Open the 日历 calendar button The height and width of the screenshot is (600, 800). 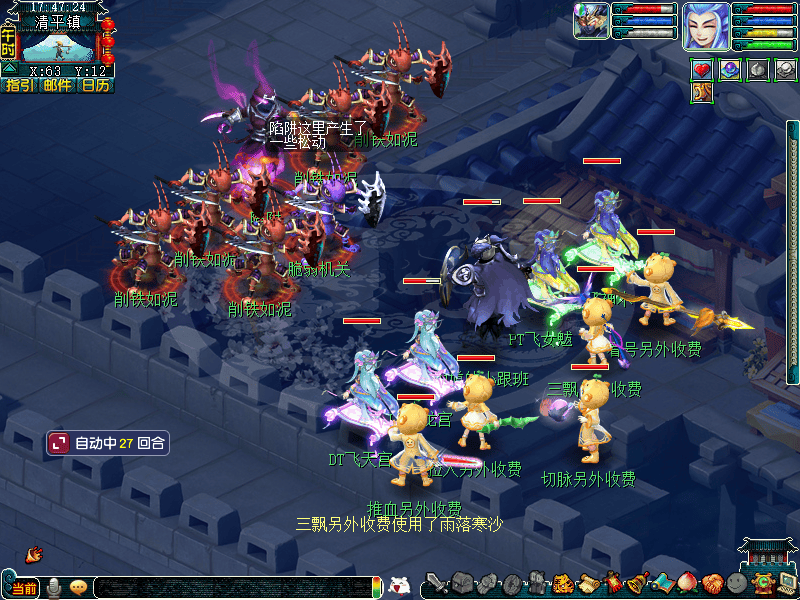tap(96, 86)
